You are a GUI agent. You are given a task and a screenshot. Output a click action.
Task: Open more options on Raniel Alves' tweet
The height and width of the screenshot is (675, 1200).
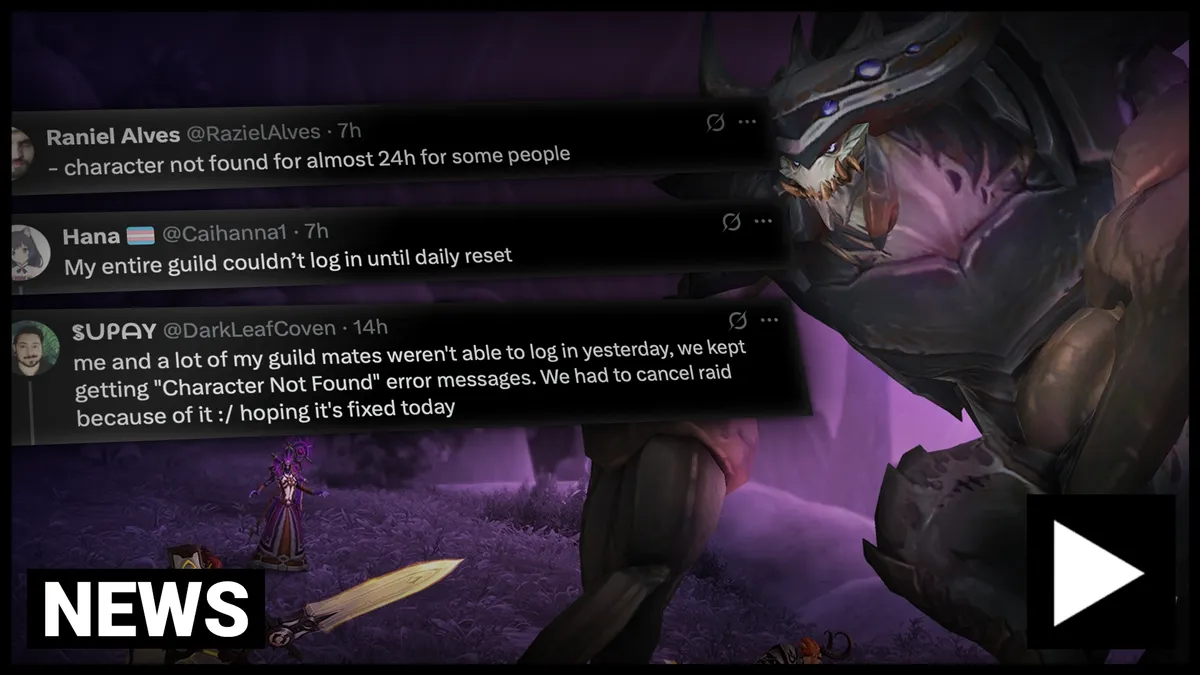click(747, 122)
